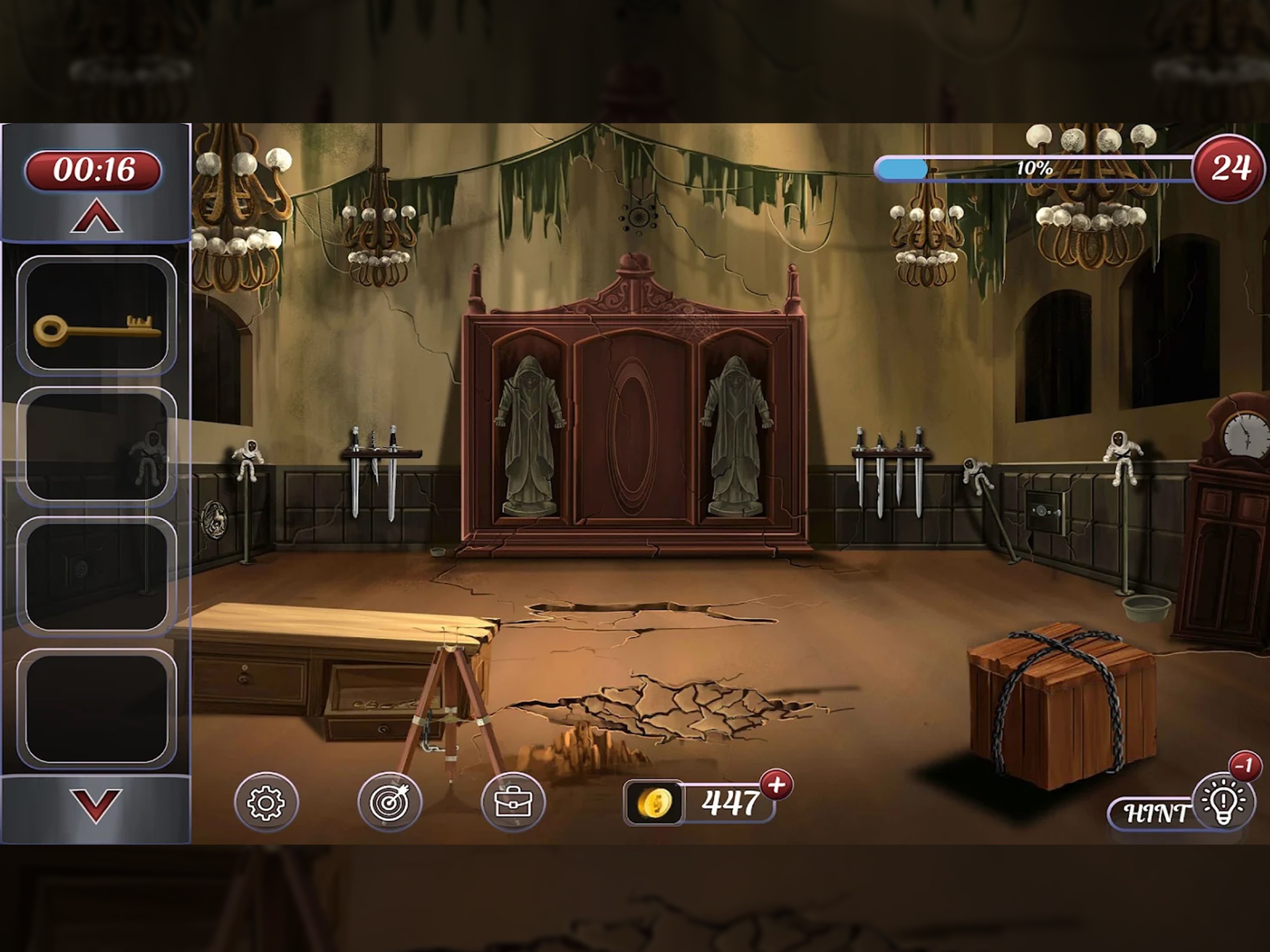Open the target objectives icon

pos(389,801)
